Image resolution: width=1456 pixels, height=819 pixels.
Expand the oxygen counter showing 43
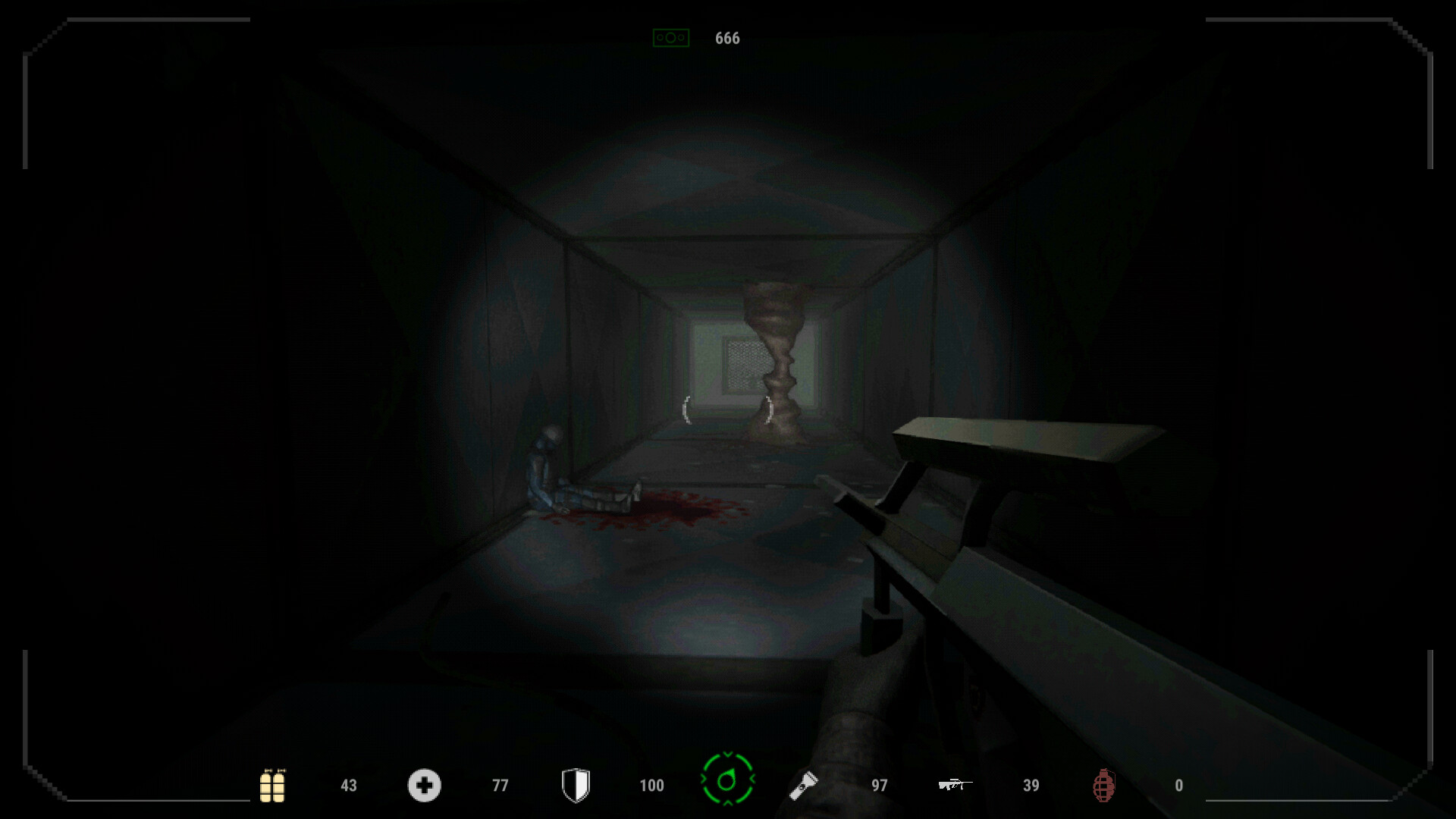(347, 786)
